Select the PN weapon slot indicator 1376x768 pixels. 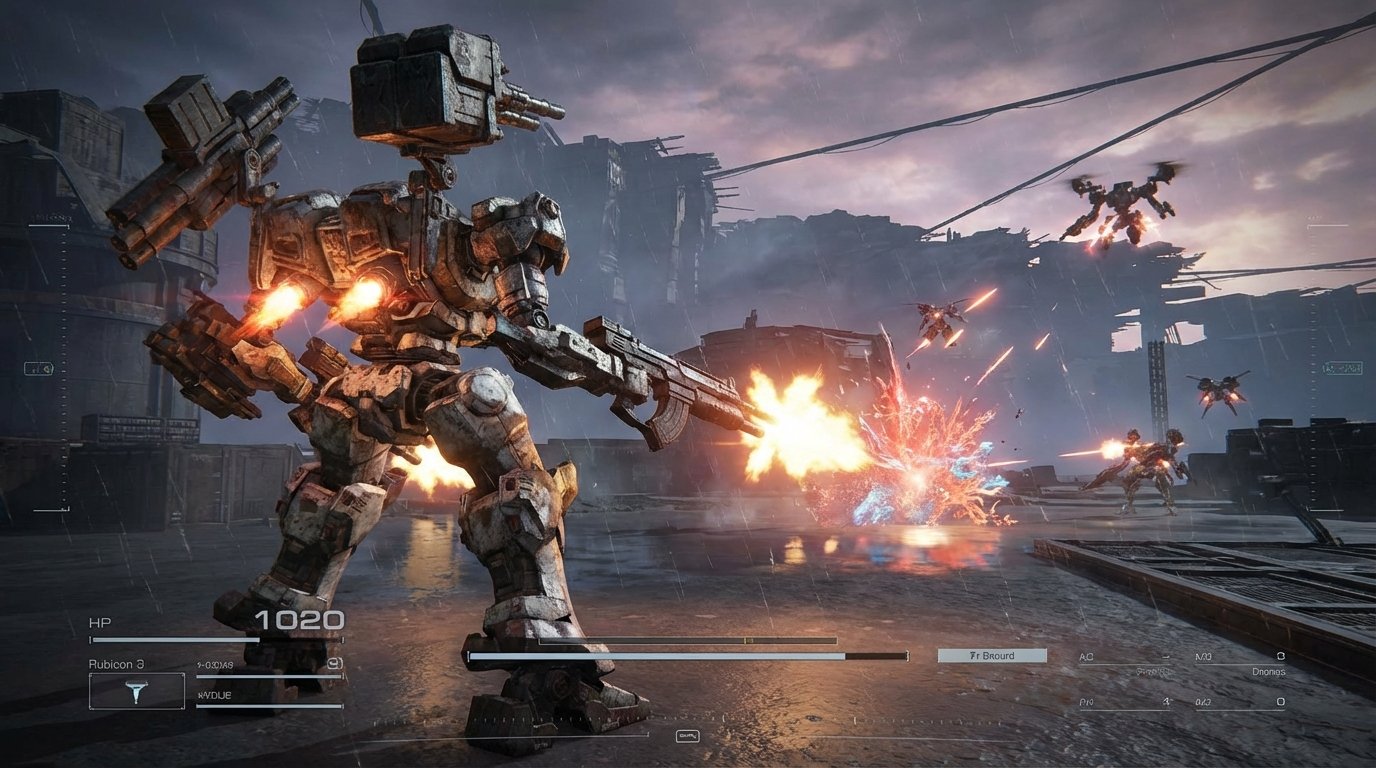pos(1085,701)
